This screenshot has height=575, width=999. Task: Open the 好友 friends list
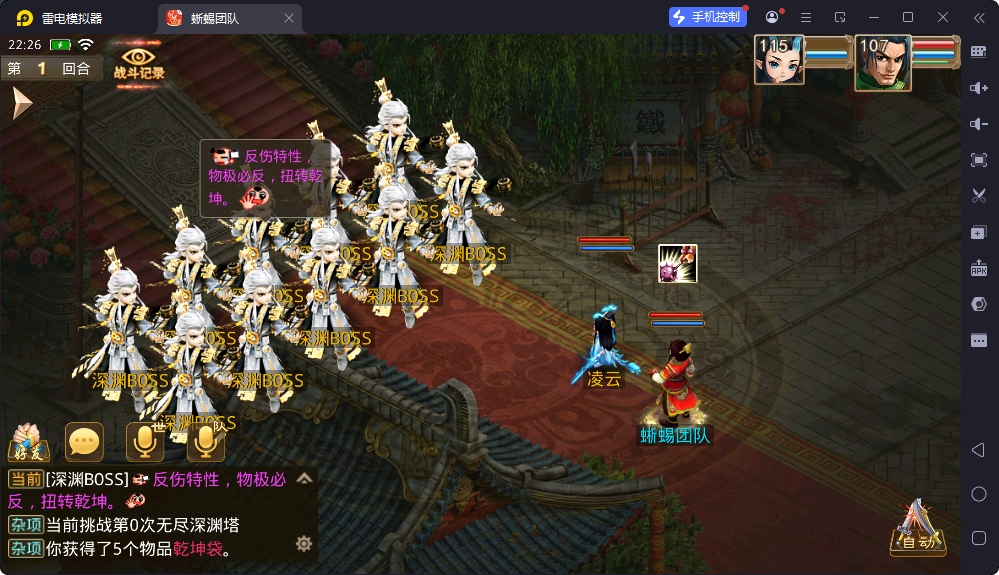pos(28,443)
